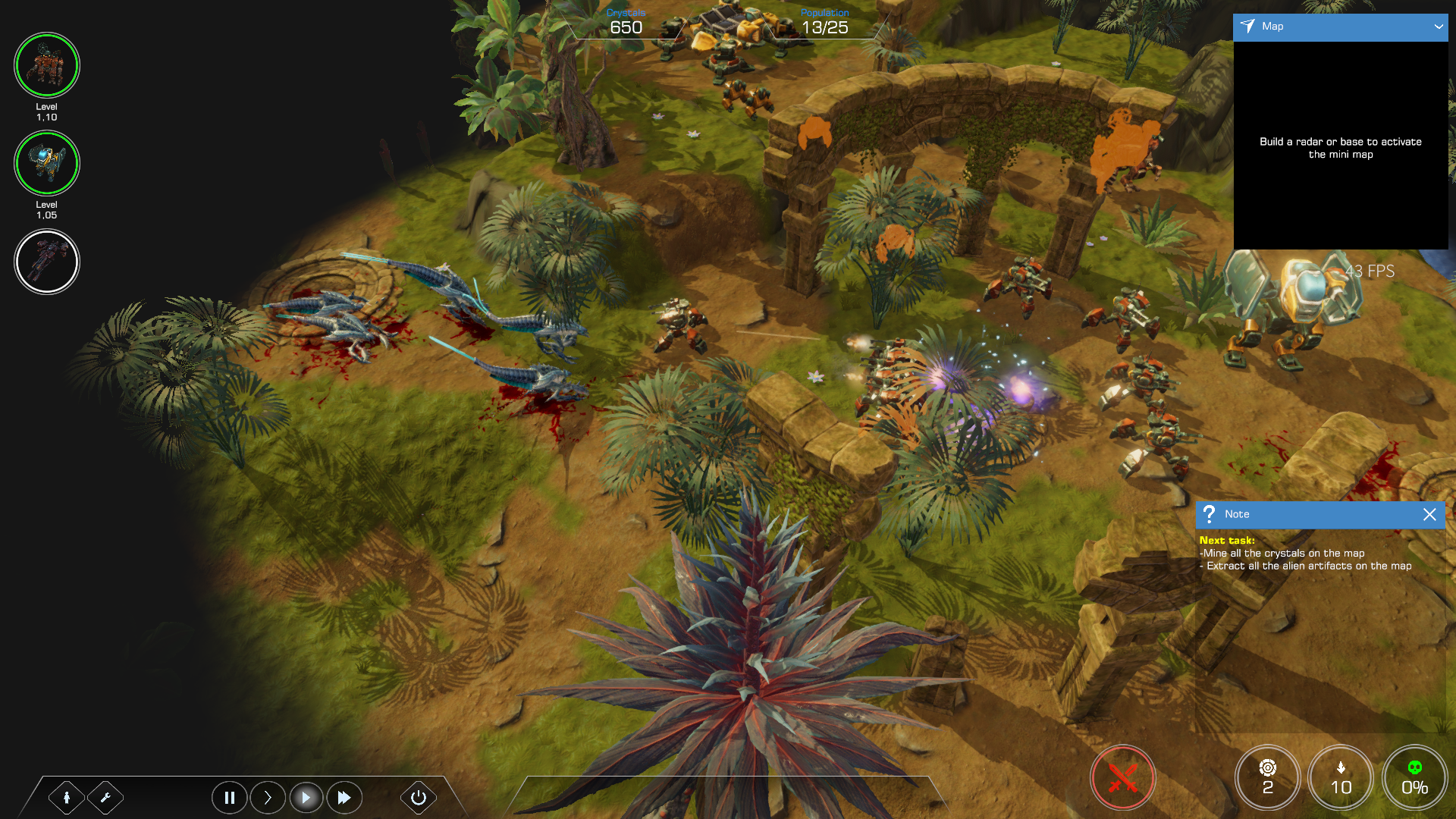Open the wrench settings button
Viewport: 1456px width, 819px height.
coord(105,798)
